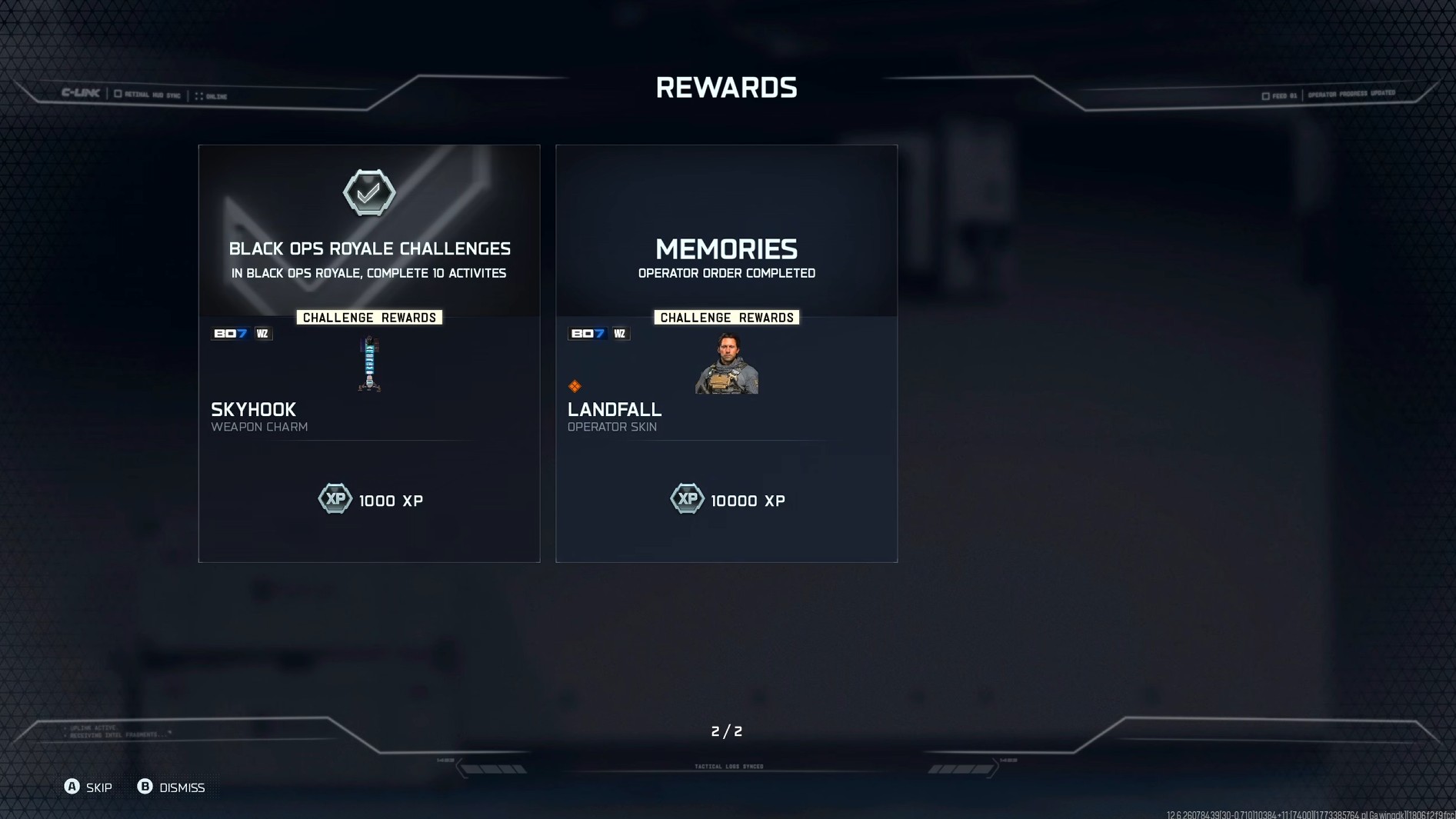Click the WZ icon beside the BO7 badge

pos(262,333)
